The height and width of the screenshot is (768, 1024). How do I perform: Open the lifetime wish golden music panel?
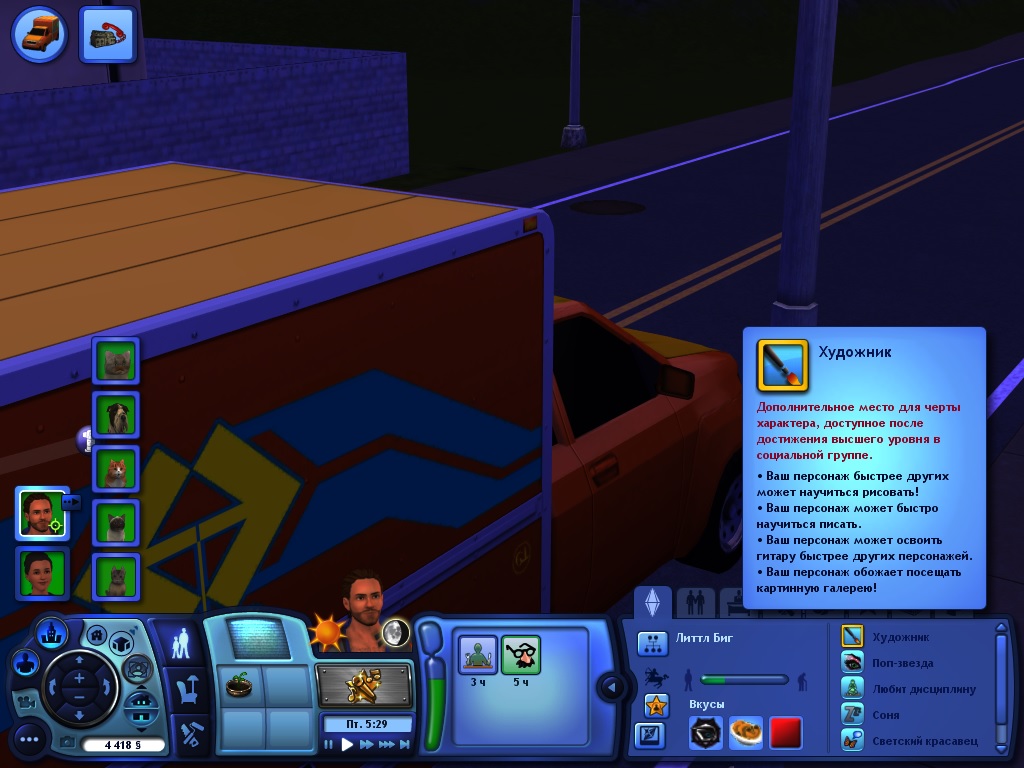click(x=364, y=685)
